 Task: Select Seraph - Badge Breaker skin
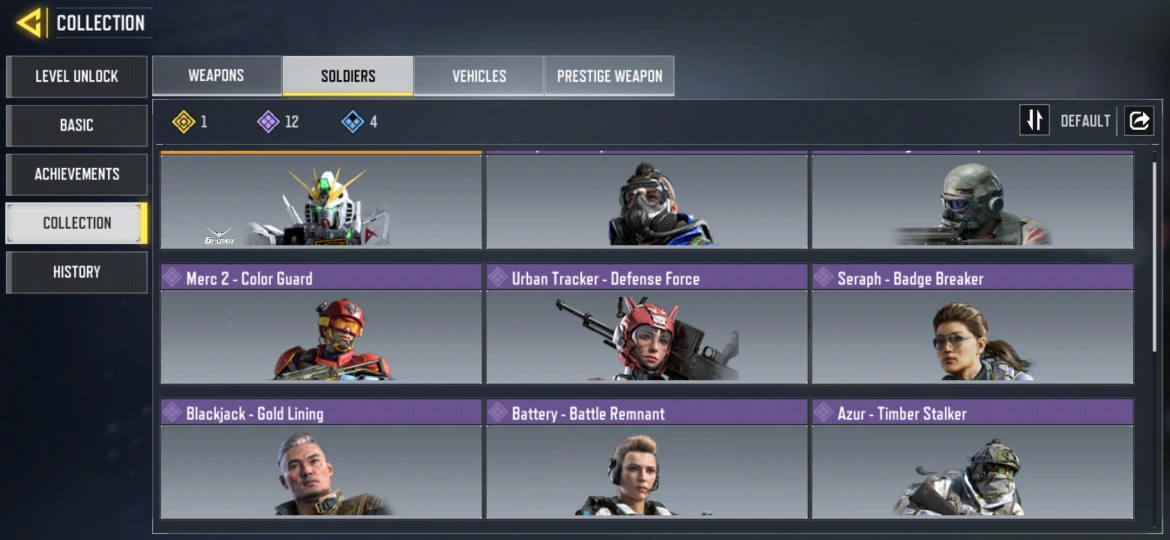click(x=972, y=324)
